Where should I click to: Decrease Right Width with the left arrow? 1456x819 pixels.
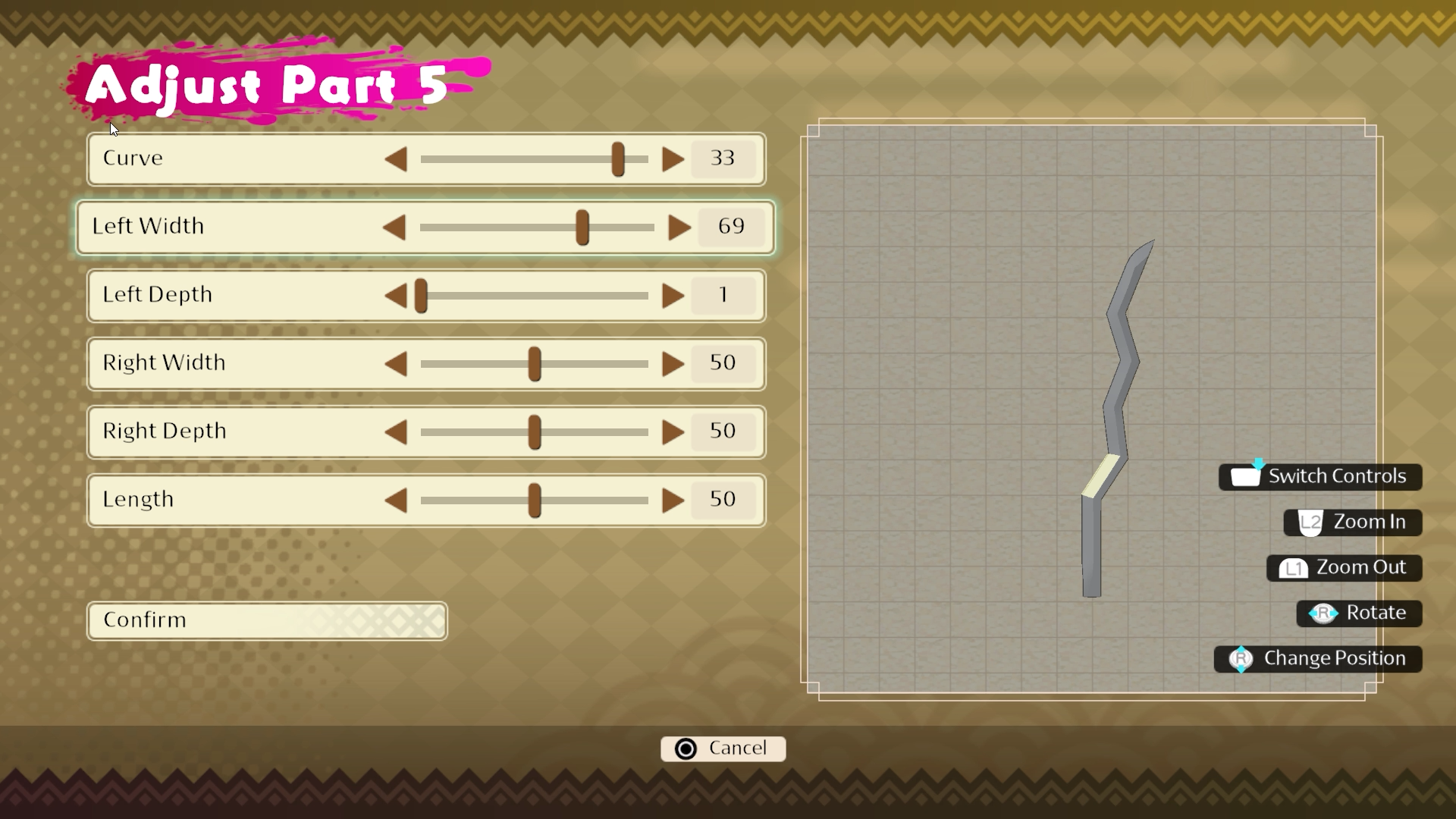click(396, 364)
